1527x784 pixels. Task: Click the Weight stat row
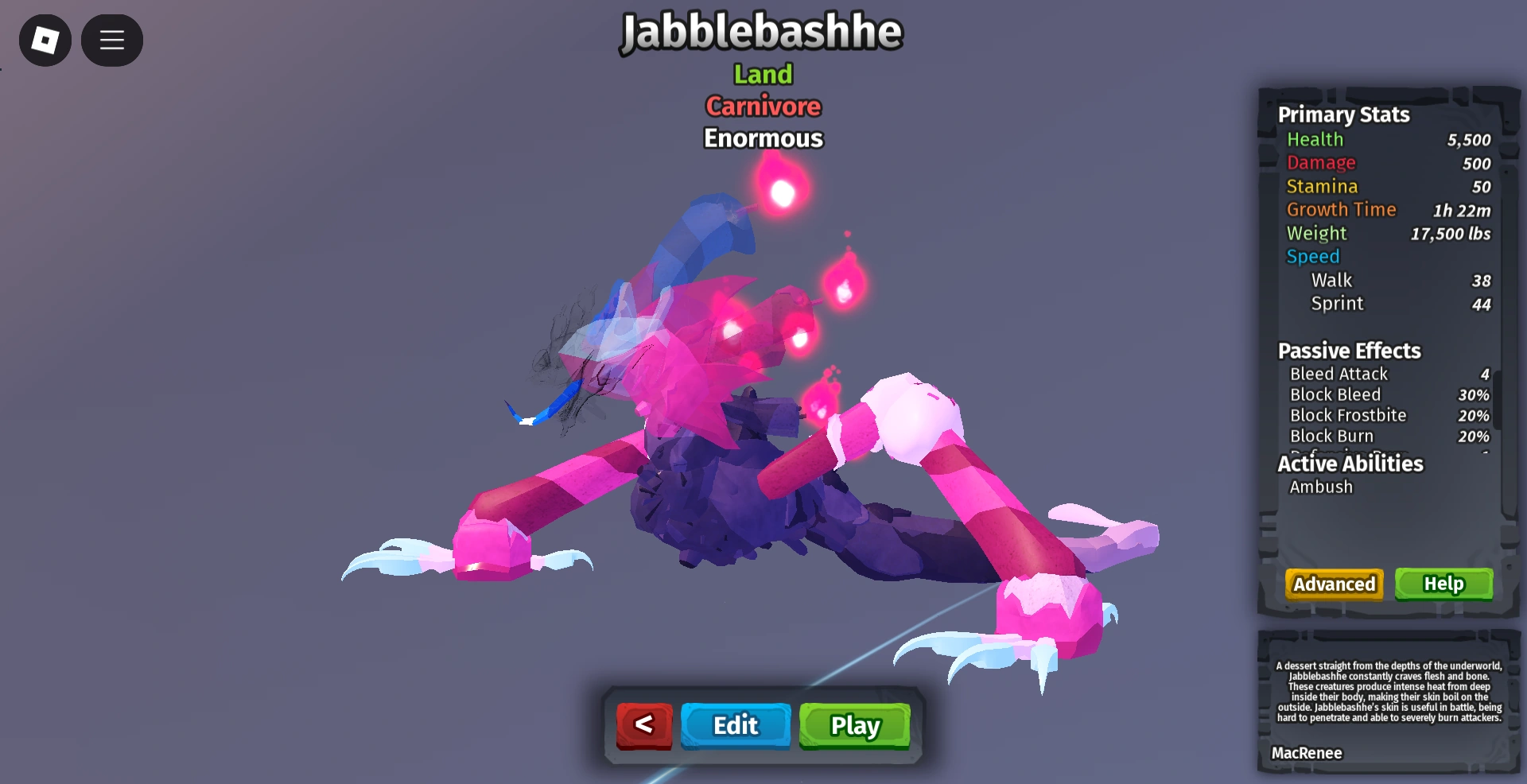[1317, 233]
